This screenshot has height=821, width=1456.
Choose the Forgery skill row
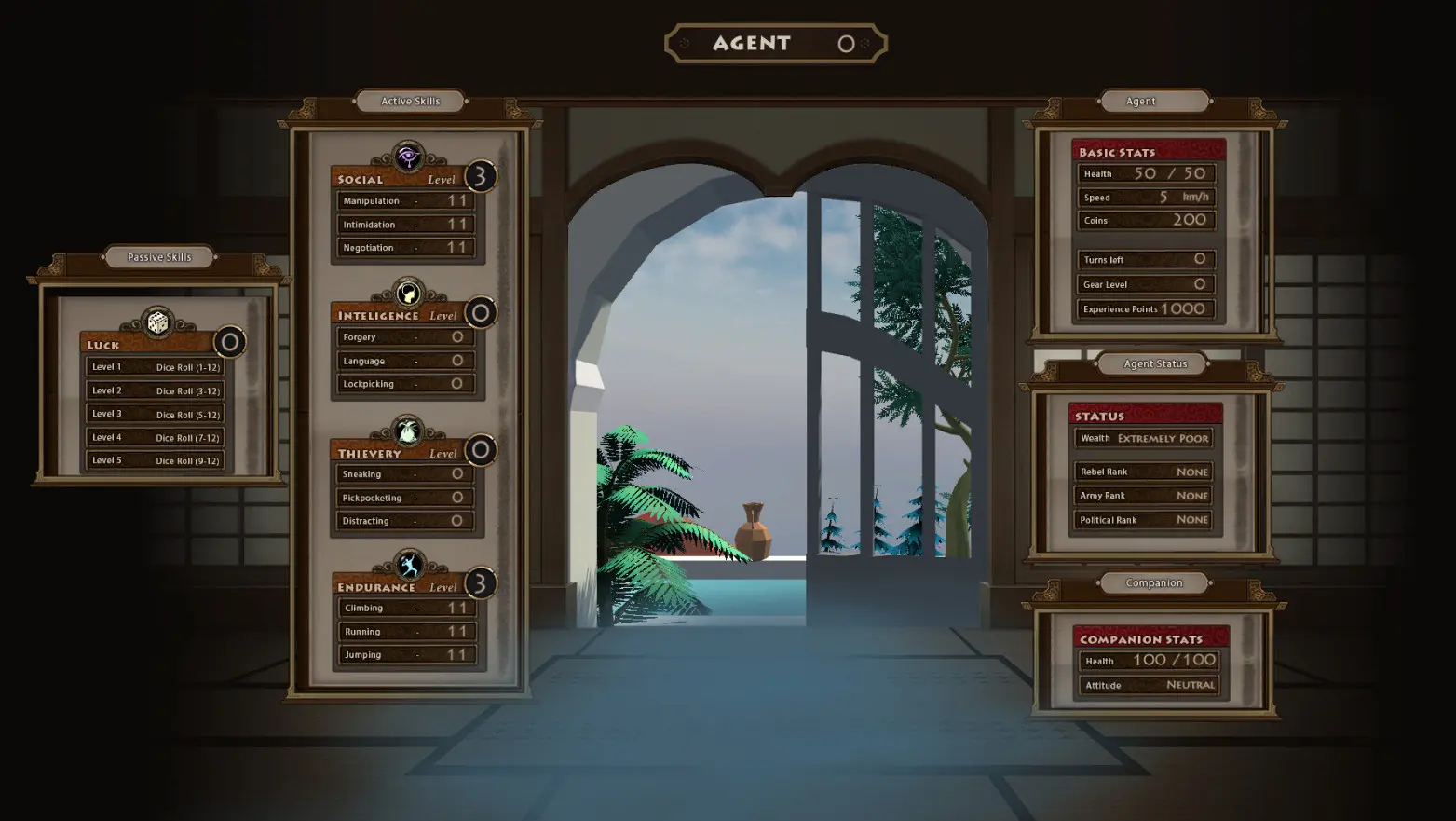point(406,337)
